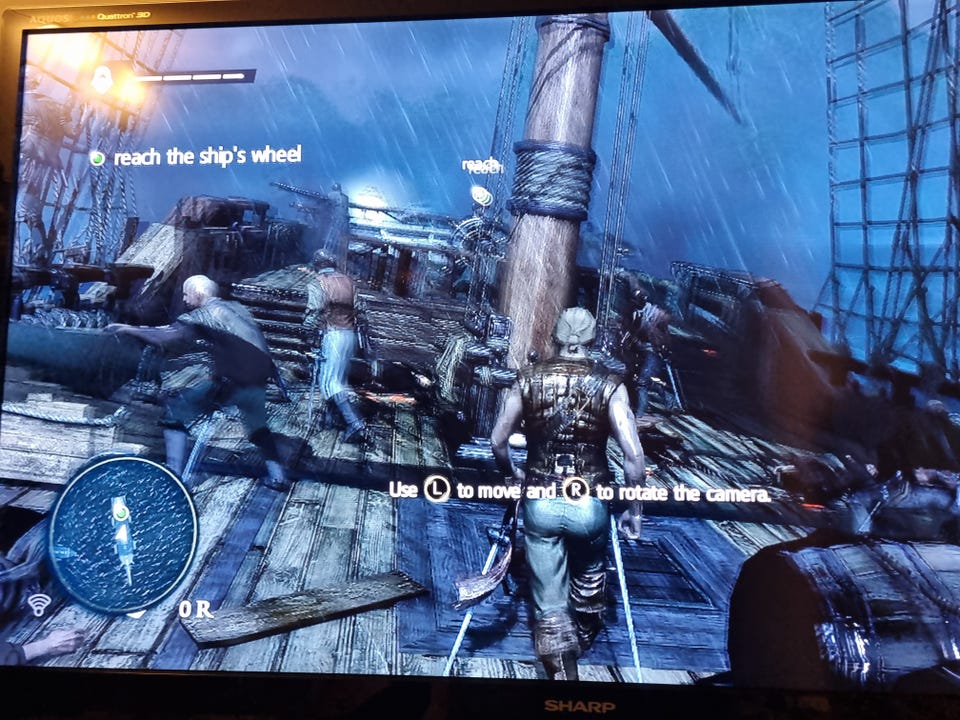Click the wireless signal icon
The height and width of the screenshot is (720, 960).
coord(39,604)
